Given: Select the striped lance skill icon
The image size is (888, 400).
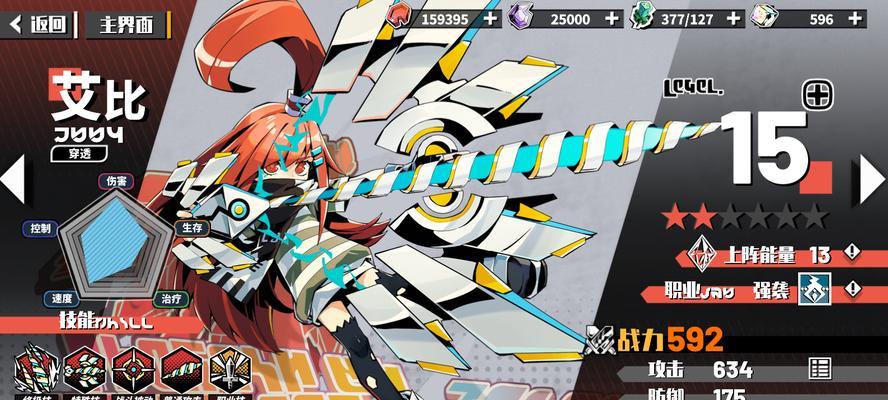Looking at the screenshot, I should click(85, 369).
